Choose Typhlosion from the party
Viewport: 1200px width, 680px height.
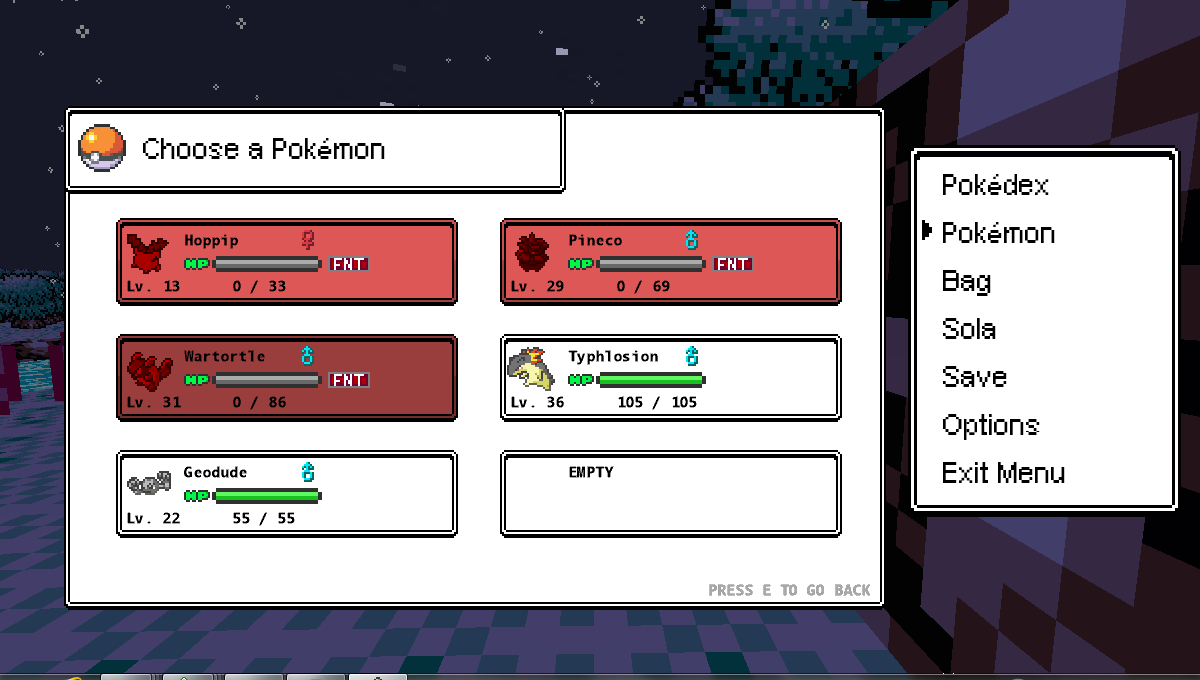pos(670,378)
